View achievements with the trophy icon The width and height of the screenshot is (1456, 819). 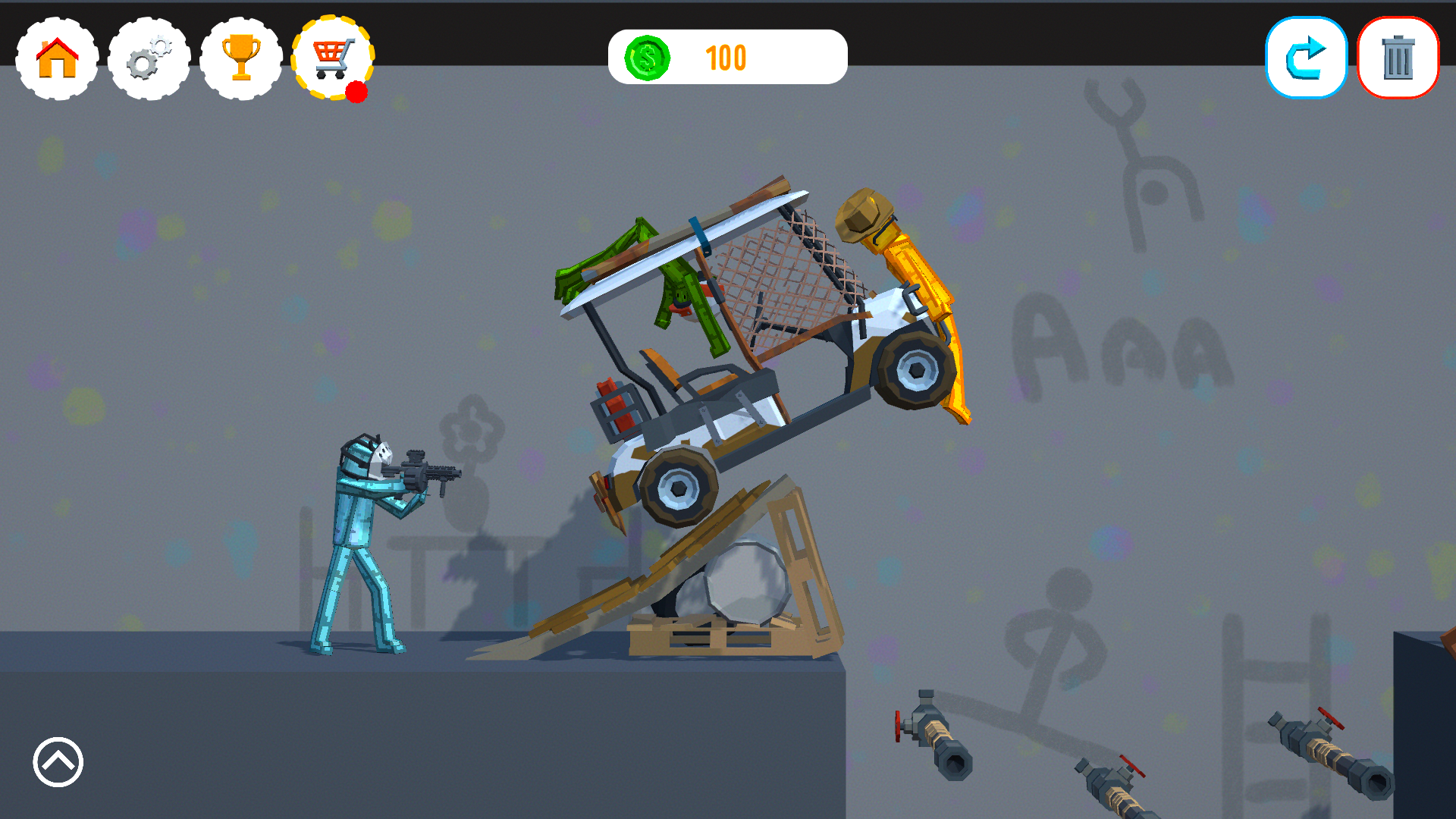pyautogui.click(x=241, y=58)
